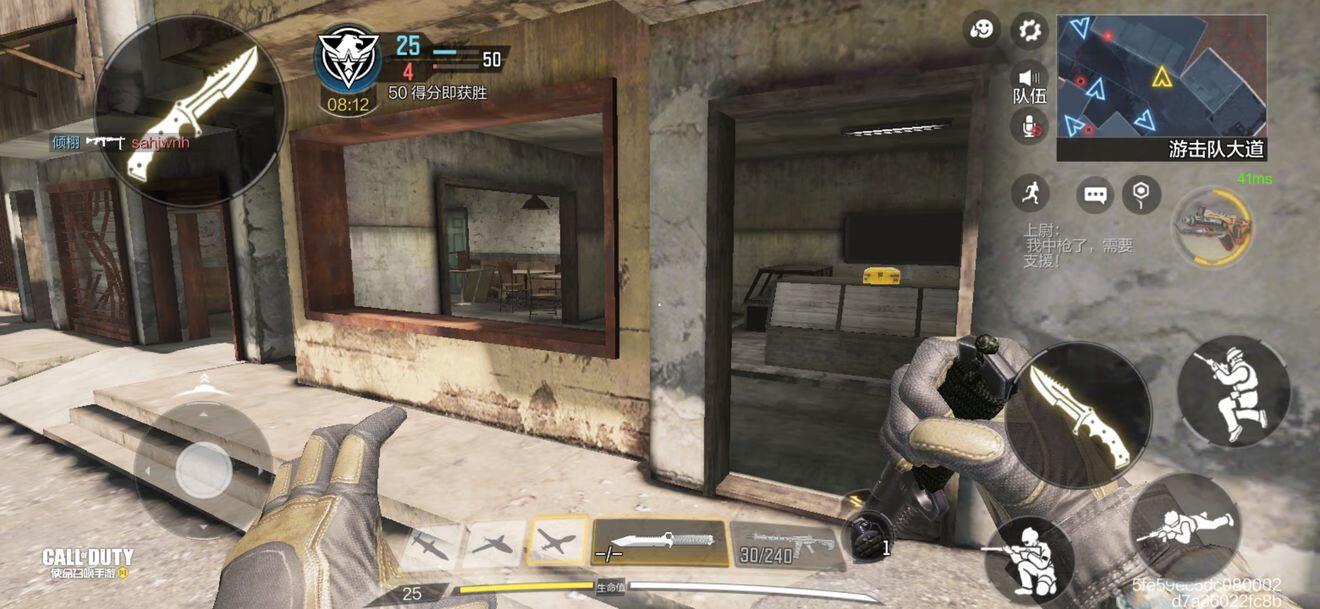
Task: Open the emote smiley face menu
Action: pyautogui.click(x=982, y=30)
